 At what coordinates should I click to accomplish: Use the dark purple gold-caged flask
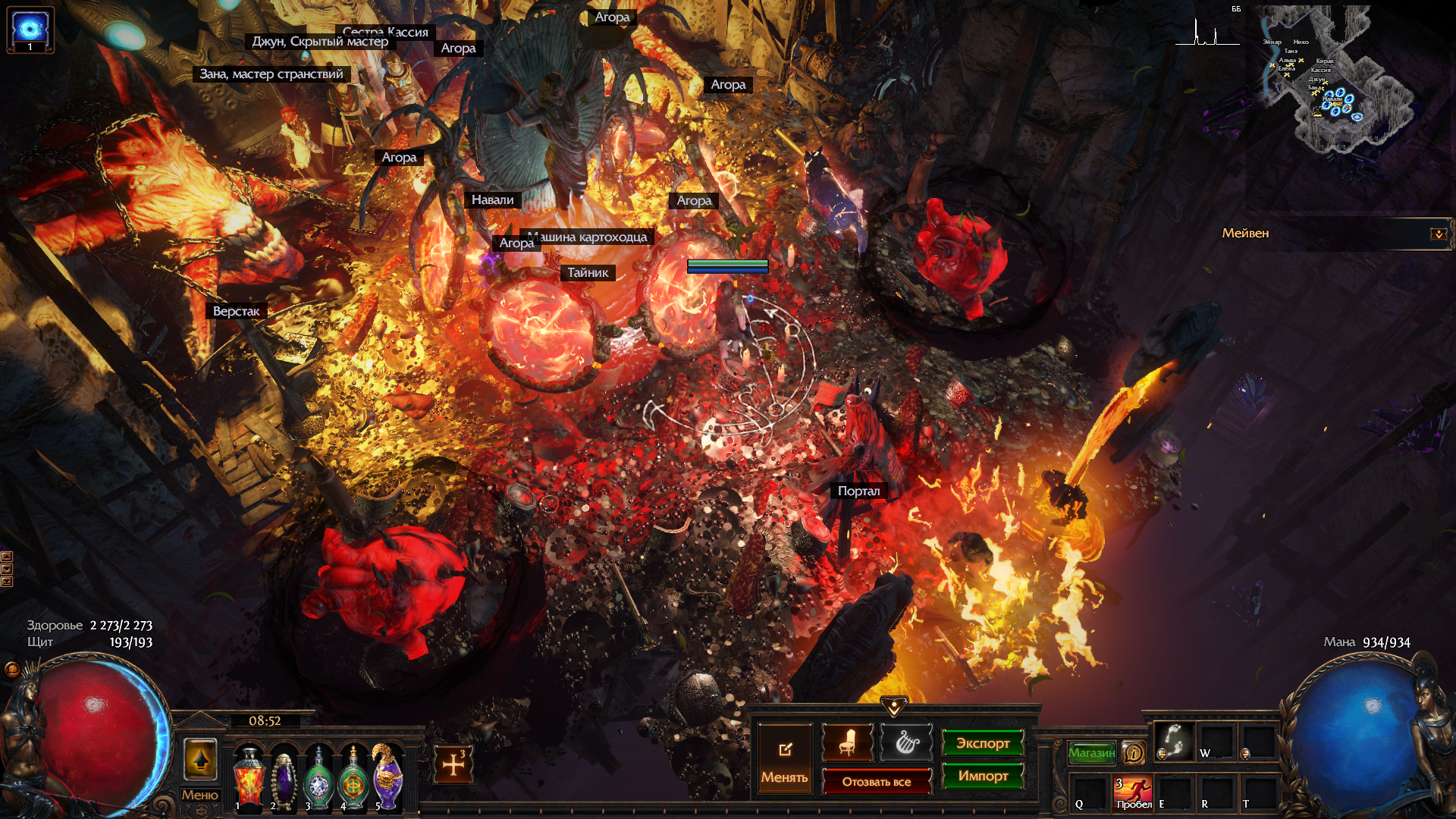[x=284, y=779]
